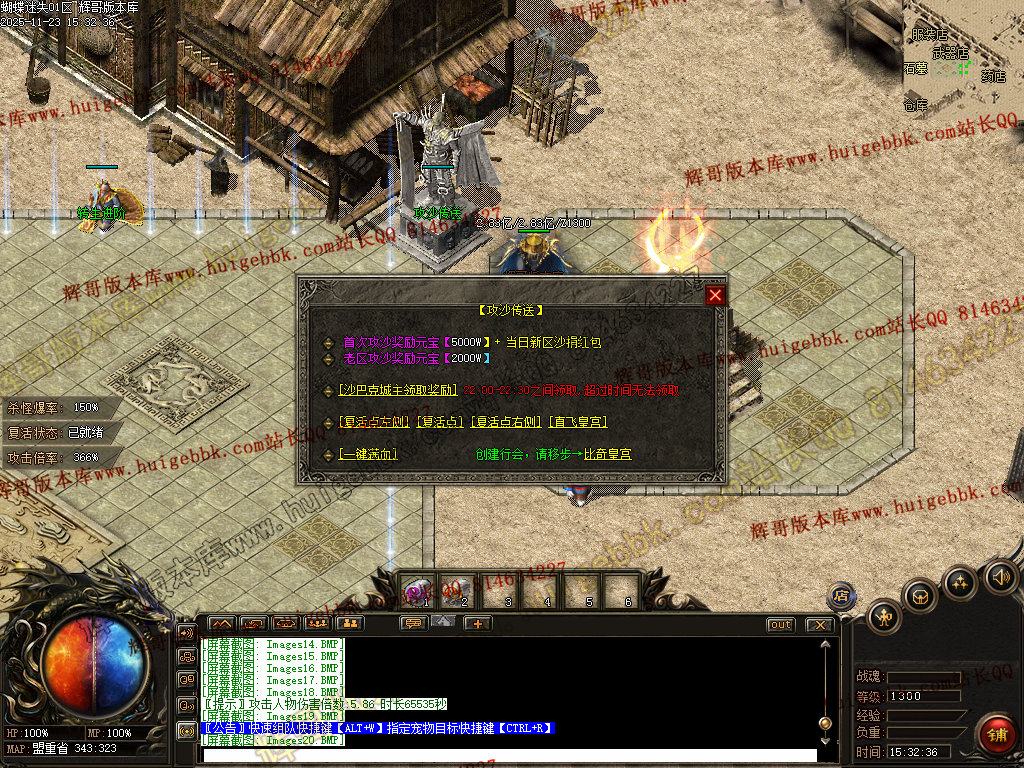Image resolution: width=1024 pixels, height=768 pixels.
Task: Select the 直飞皇宫 teleport option
Action: coord(578,422)
